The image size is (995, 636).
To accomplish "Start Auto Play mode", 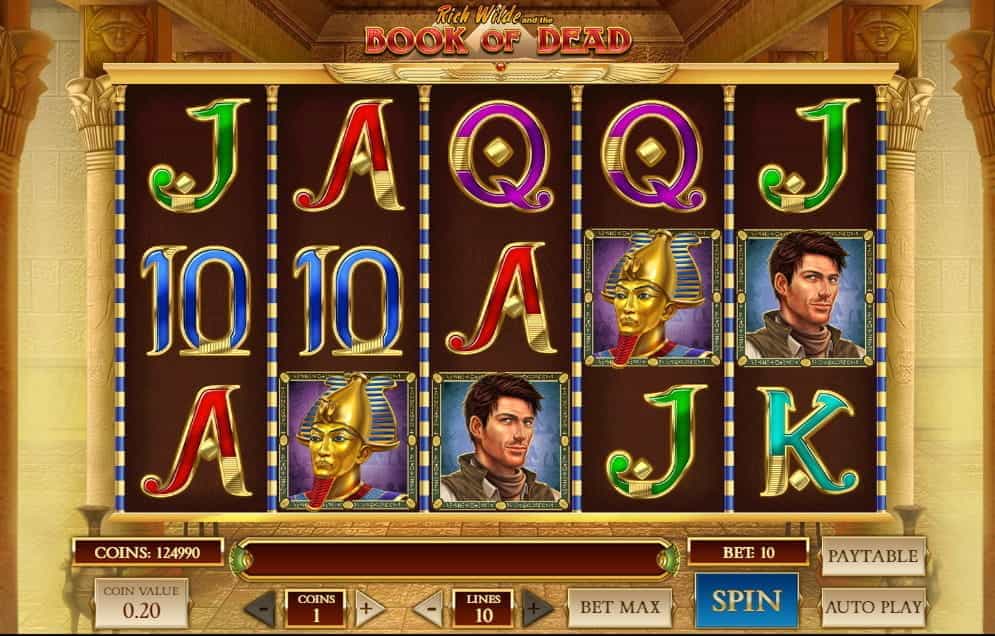I will pyautogui.click(x=873, y=607).
